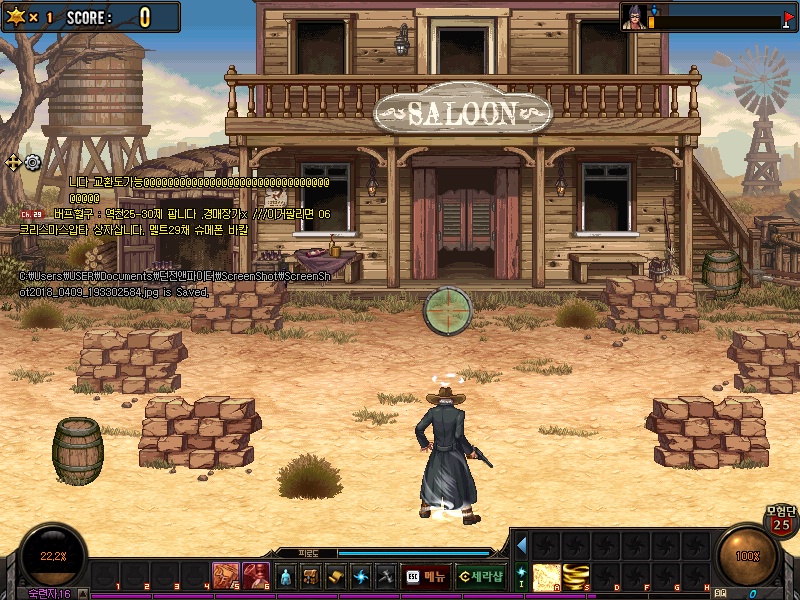Open the treasure chest inventory icon

pyautogui.click(x=311, y=576)
